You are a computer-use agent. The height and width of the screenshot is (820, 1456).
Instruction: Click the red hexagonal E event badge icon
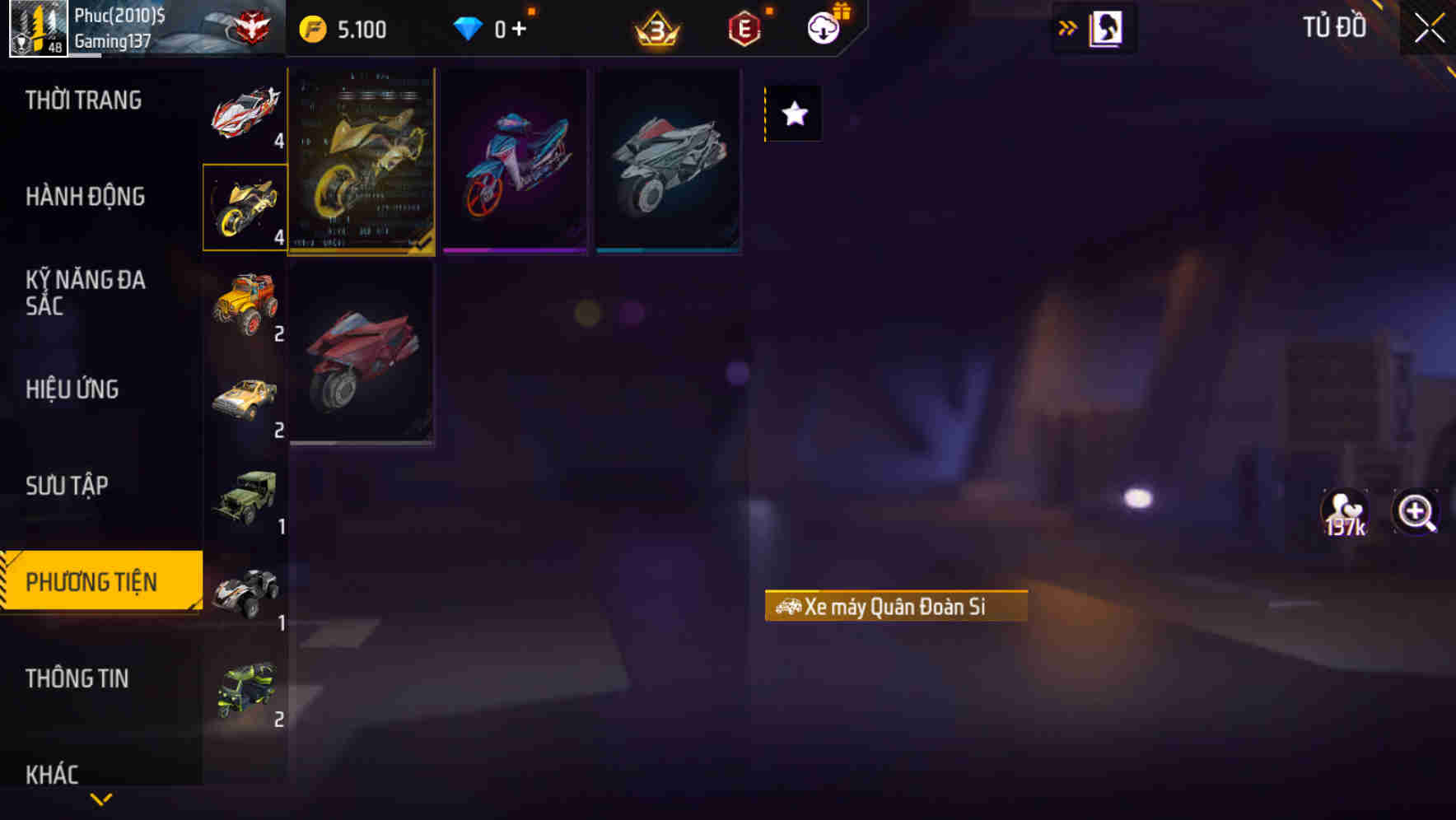click(x=745, y=26)
